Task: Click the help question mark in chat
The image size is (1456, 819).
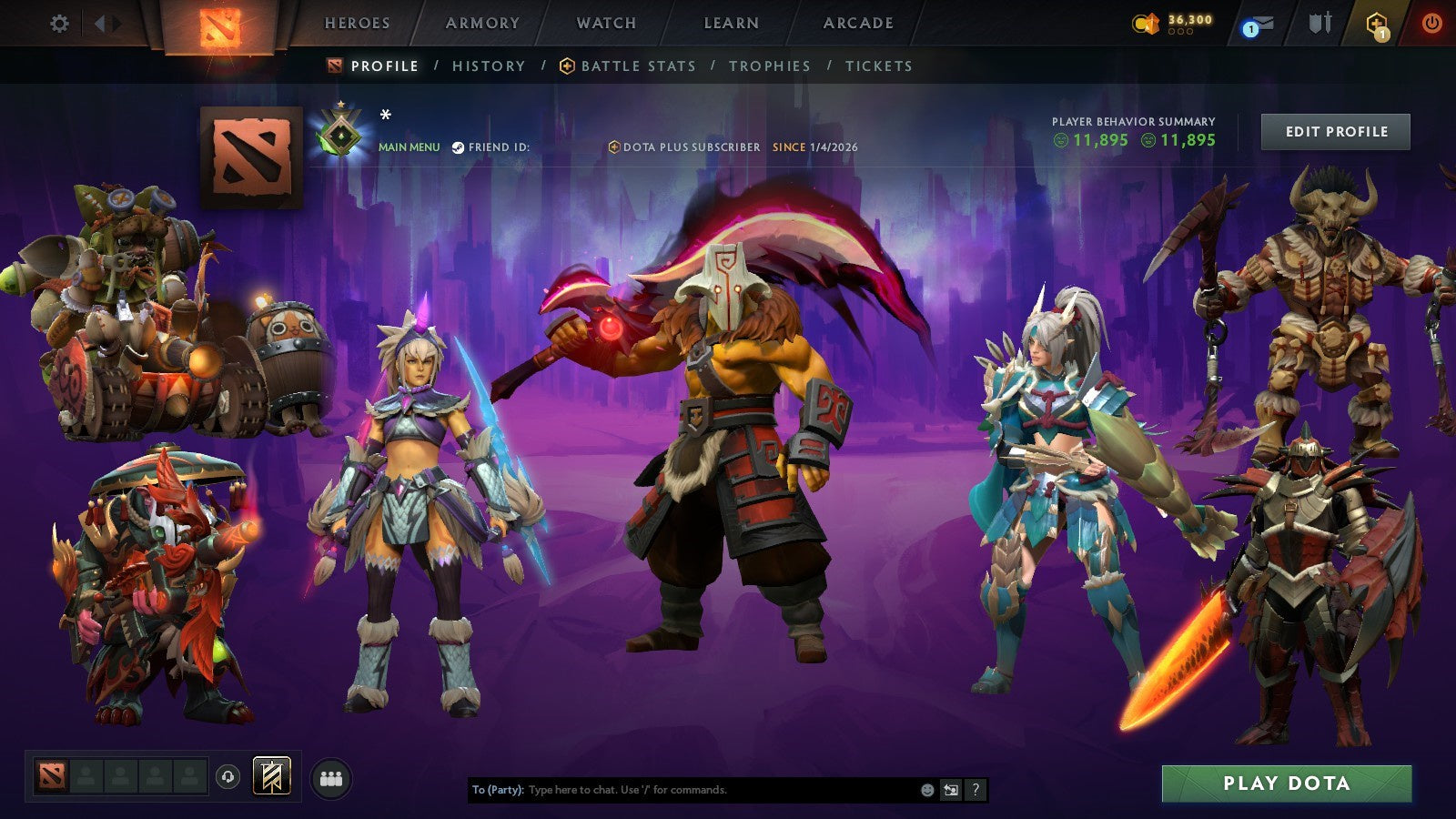Action: 975,790
